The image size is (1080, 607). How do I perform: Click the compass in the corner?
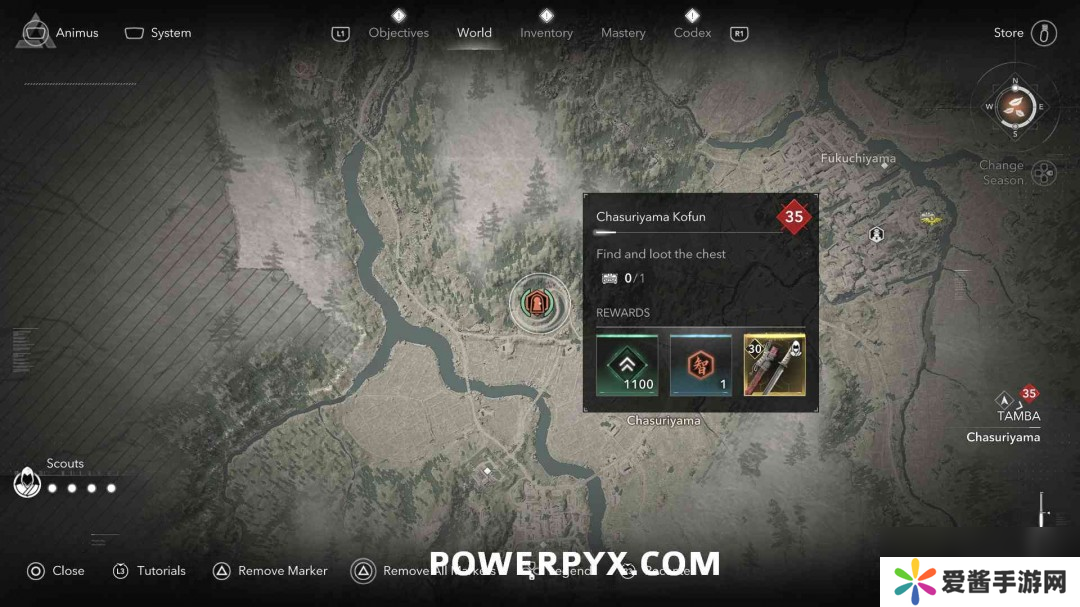pyautogui.click(x=1015, y=106)
